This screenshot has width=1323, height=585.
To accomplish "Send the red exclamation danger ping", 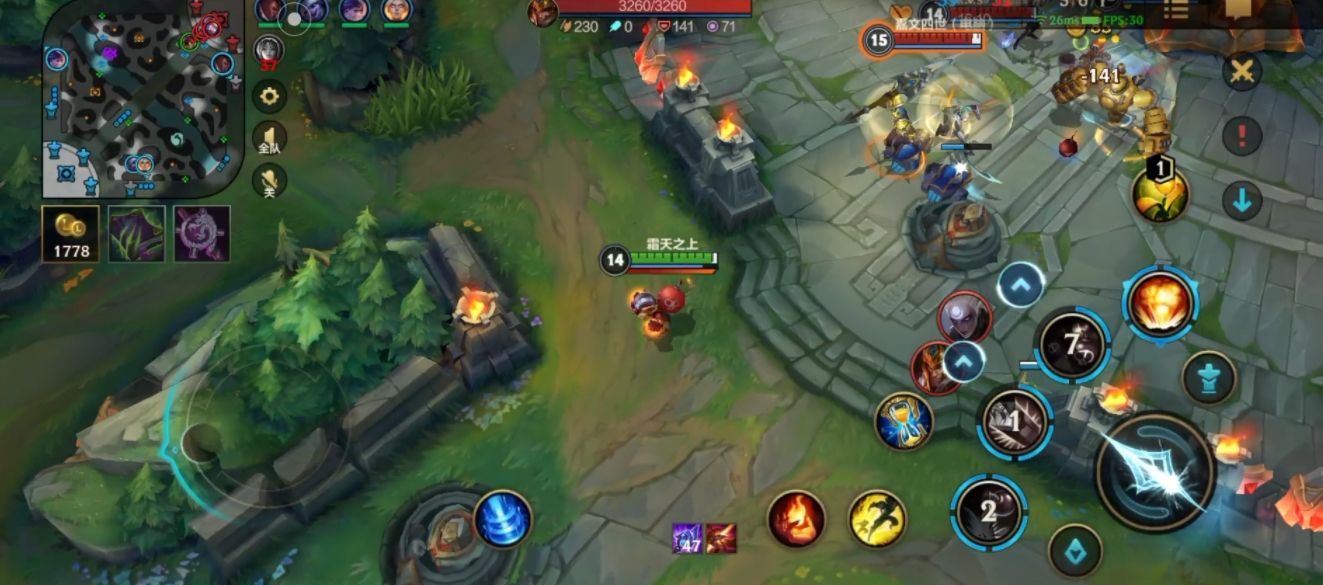I will 1242,136.
